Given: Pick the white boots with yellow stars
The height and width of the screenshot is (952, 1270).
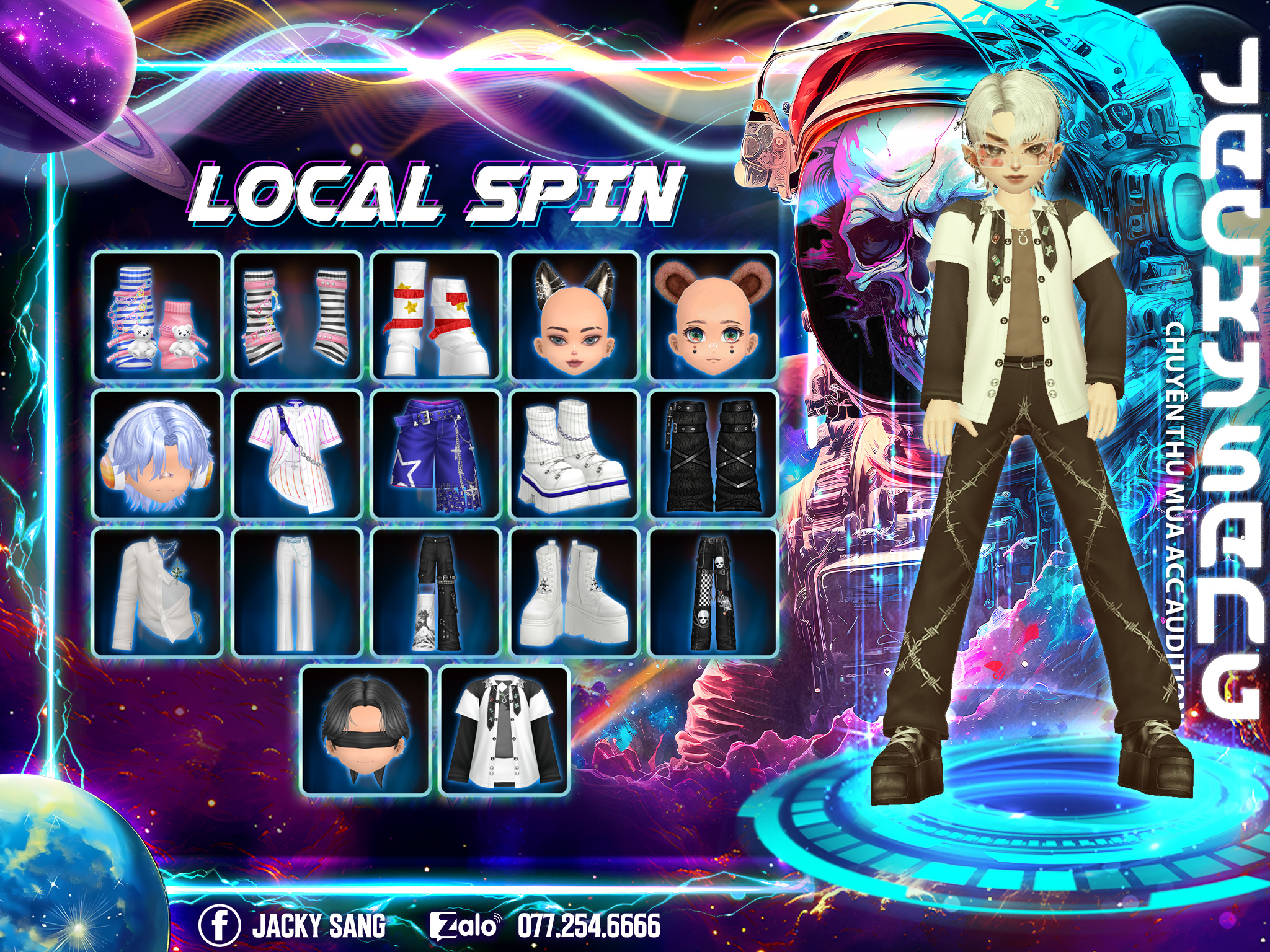Looking at the screenshot, I should (x=436, y=316).
